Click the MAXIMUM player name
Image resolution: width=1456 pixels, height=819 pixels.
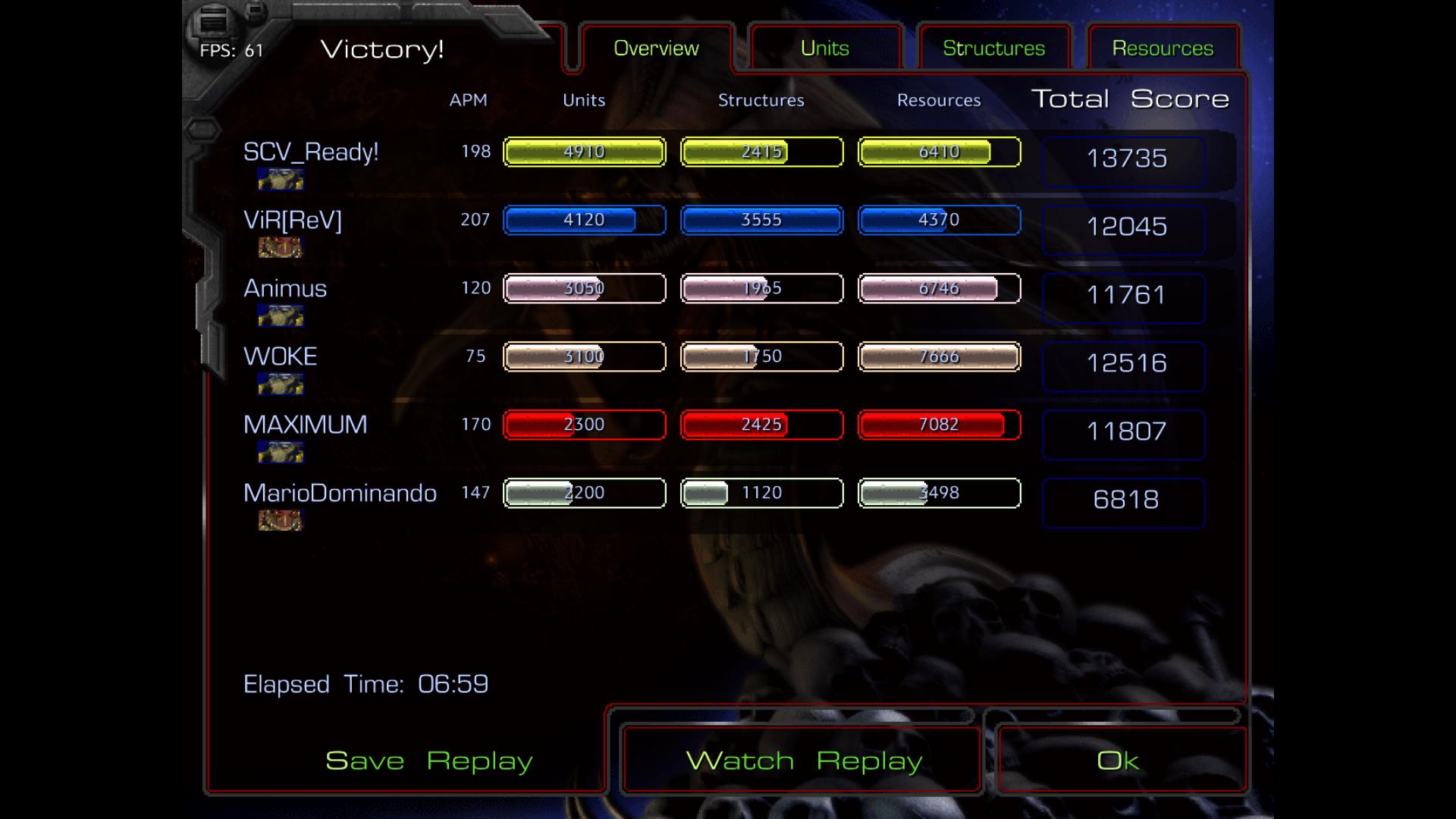[305, 425]
